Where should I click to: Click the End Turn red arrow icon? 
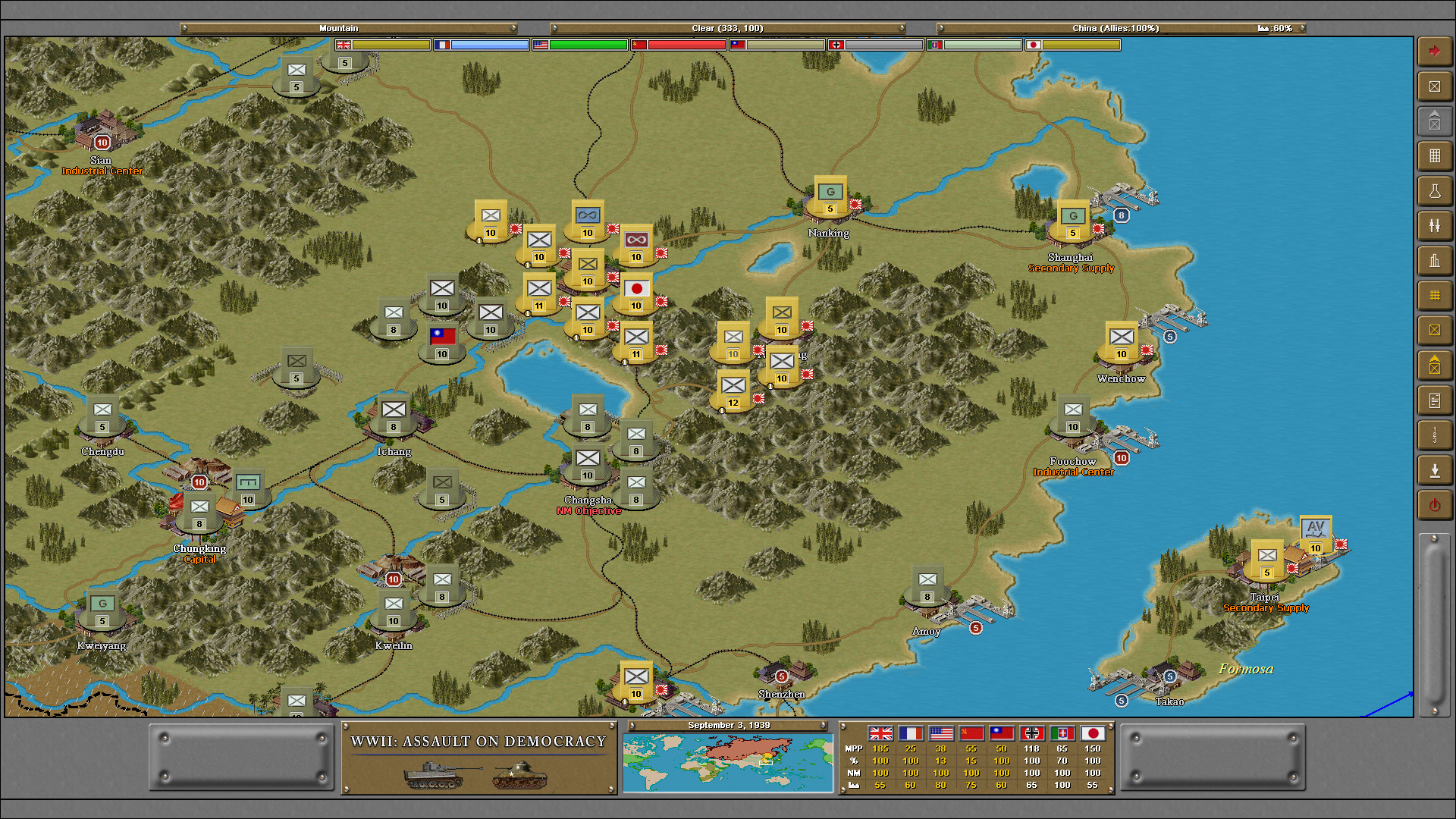coord(1435,50)
